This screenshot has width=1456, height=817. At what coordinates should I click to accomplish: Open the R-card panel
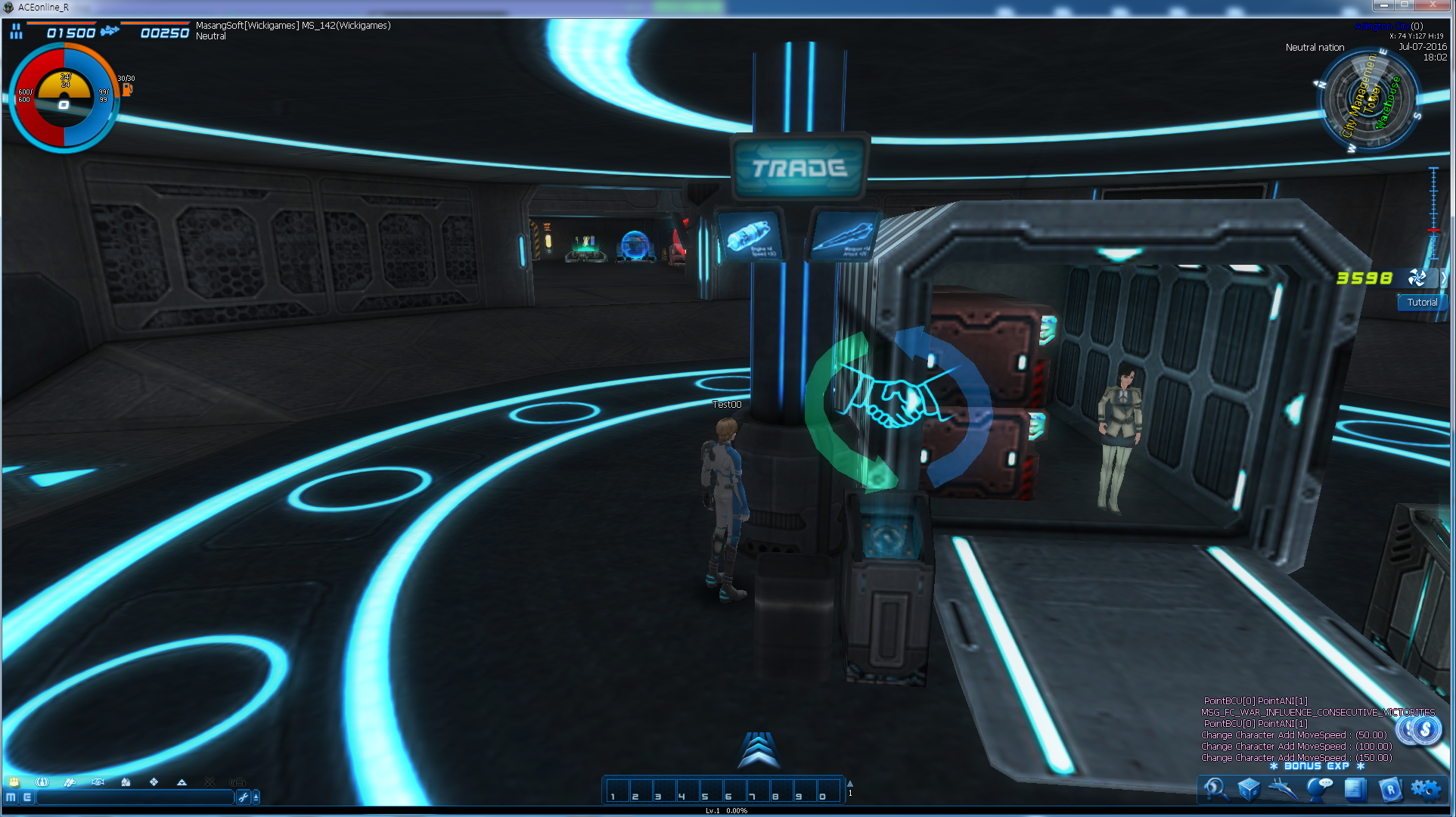coord(1392,789)
